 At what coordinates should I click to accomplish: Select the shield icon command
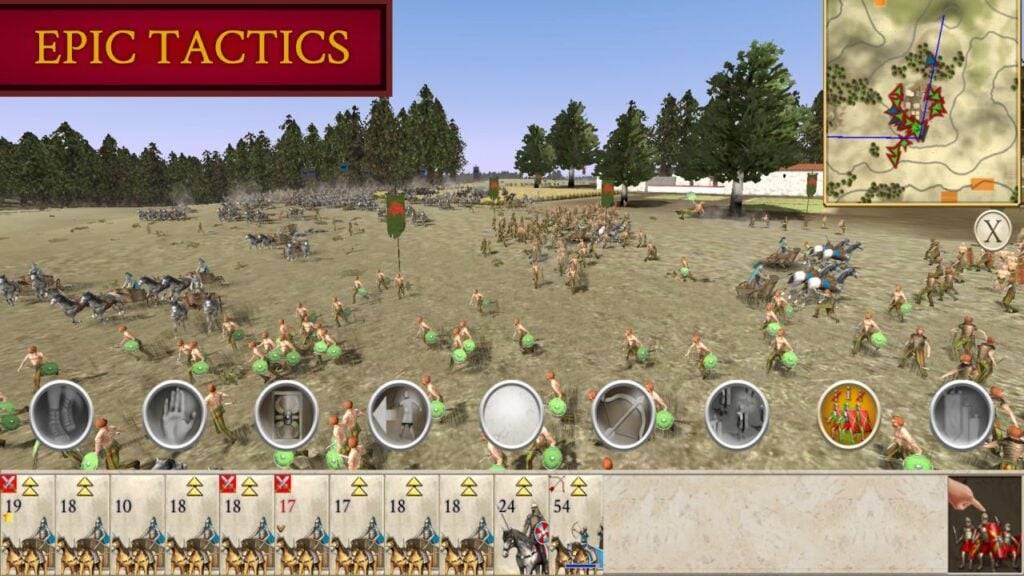click(286, 414)
